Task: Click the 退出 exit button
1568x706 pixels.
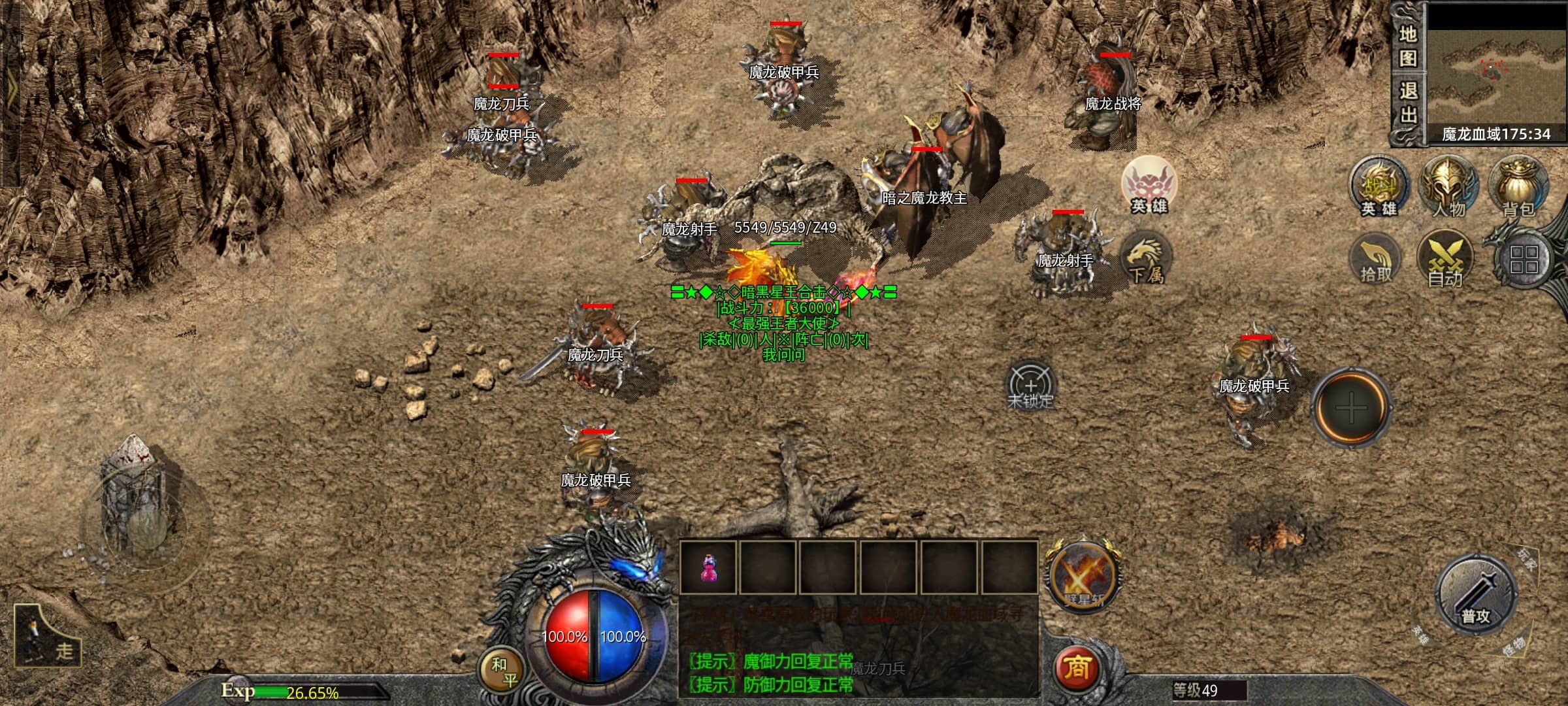Action: coord(1407,103)
